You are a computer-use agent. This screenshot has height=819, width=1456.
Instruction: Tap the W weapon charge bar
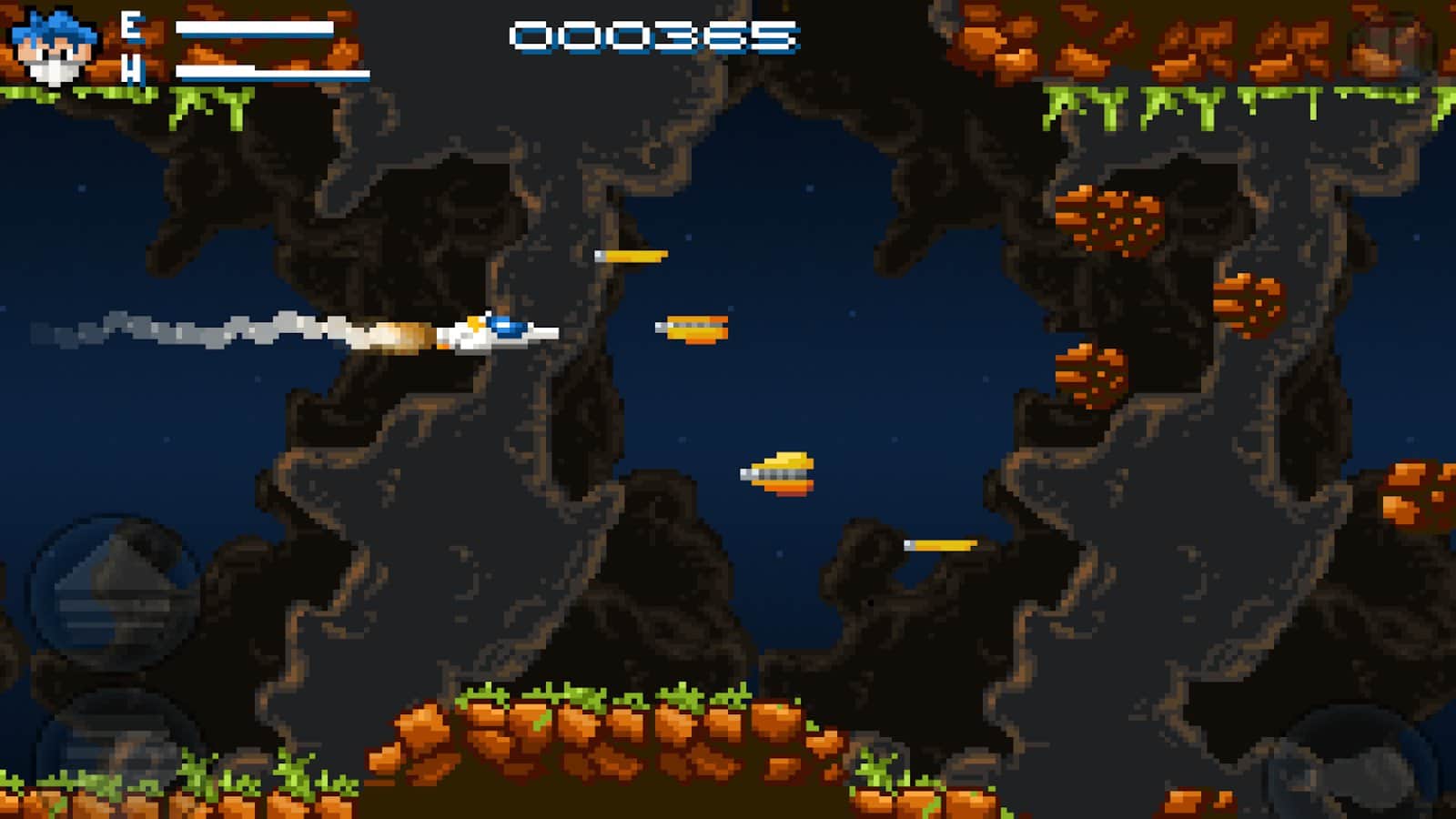pos(273,73)
